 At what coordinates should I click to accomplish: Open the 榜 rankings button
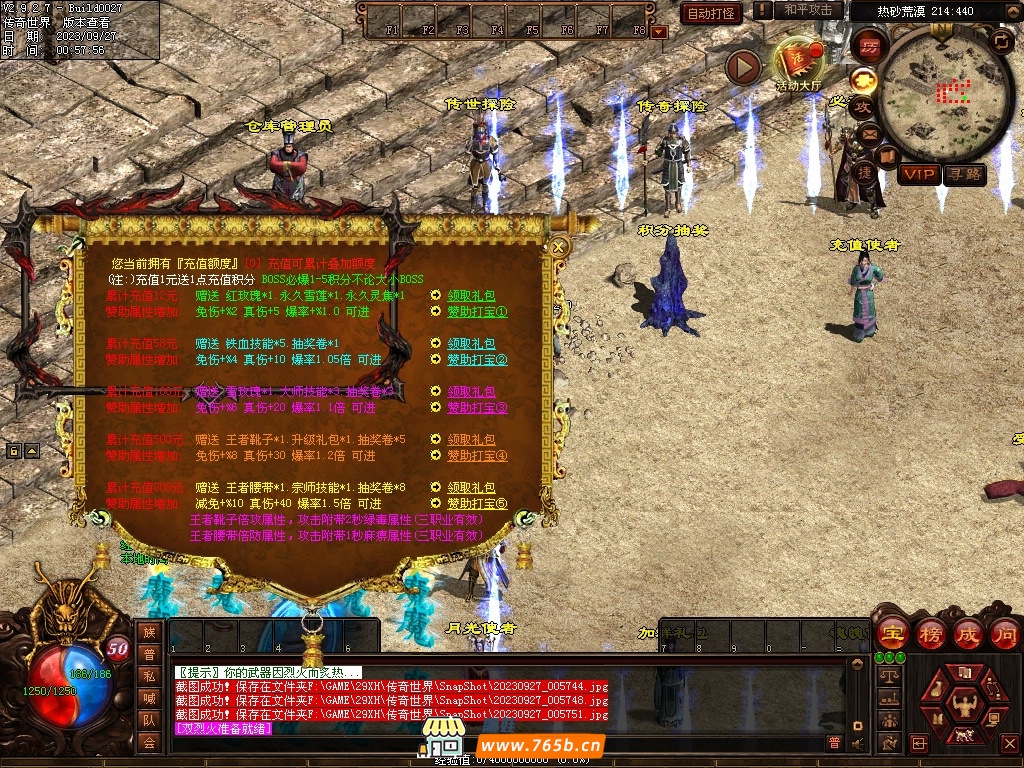pos(931,633)
